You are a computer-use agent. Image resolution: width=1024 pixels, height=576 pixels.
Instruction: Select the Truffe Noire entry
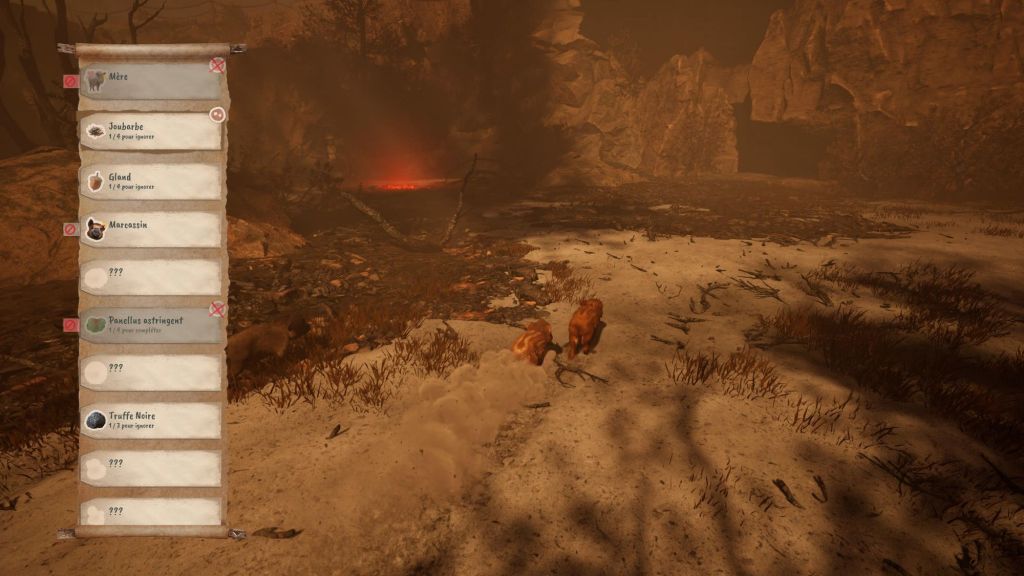[x=150, y=420]
